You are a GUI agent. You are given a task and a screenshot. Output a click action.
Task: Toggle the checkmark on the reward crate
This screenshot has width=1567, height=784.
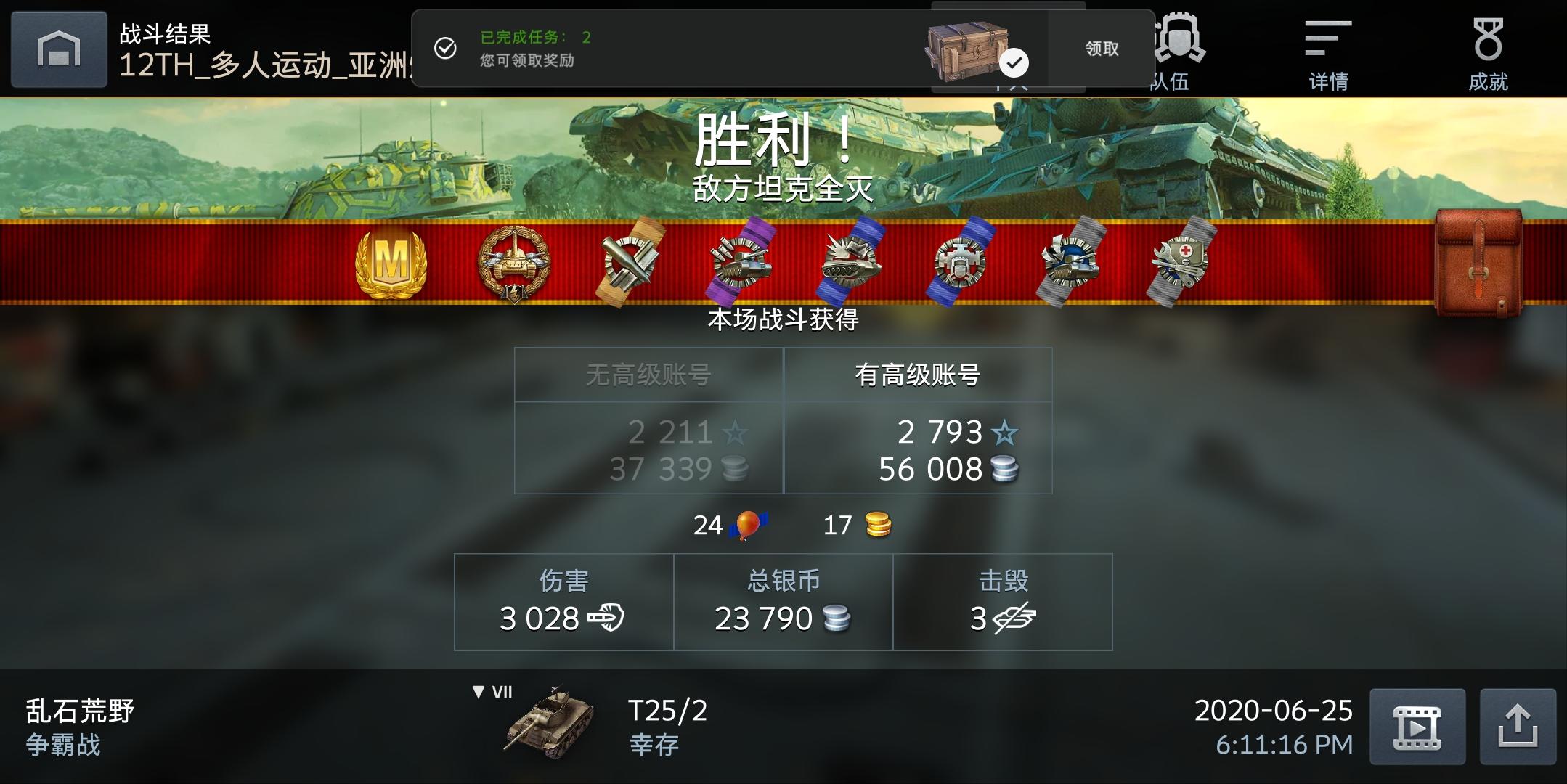tap(1014, 62)
